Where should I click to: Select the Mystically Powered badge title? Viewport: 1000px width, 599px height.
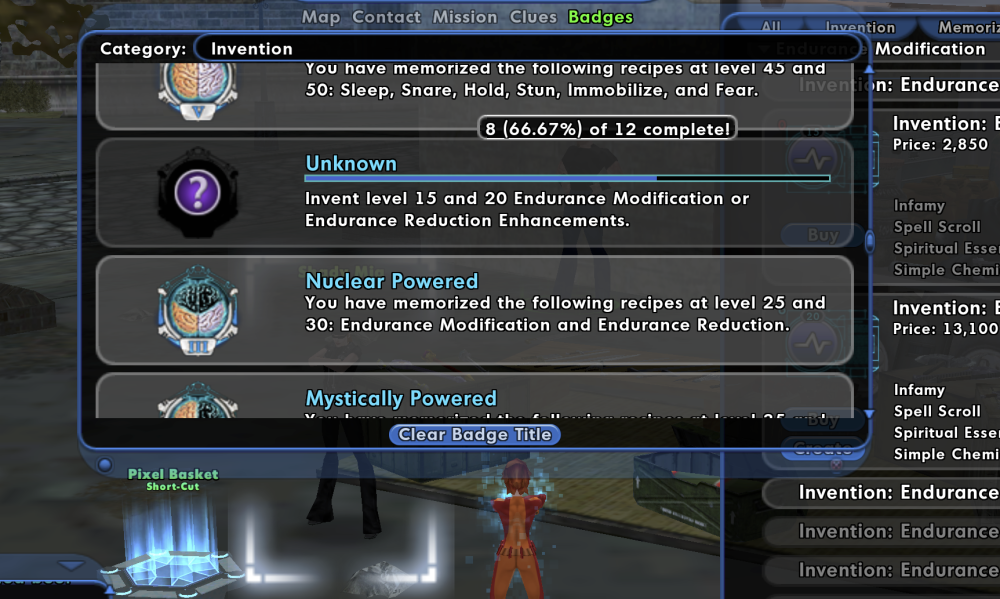pos(401,399)
